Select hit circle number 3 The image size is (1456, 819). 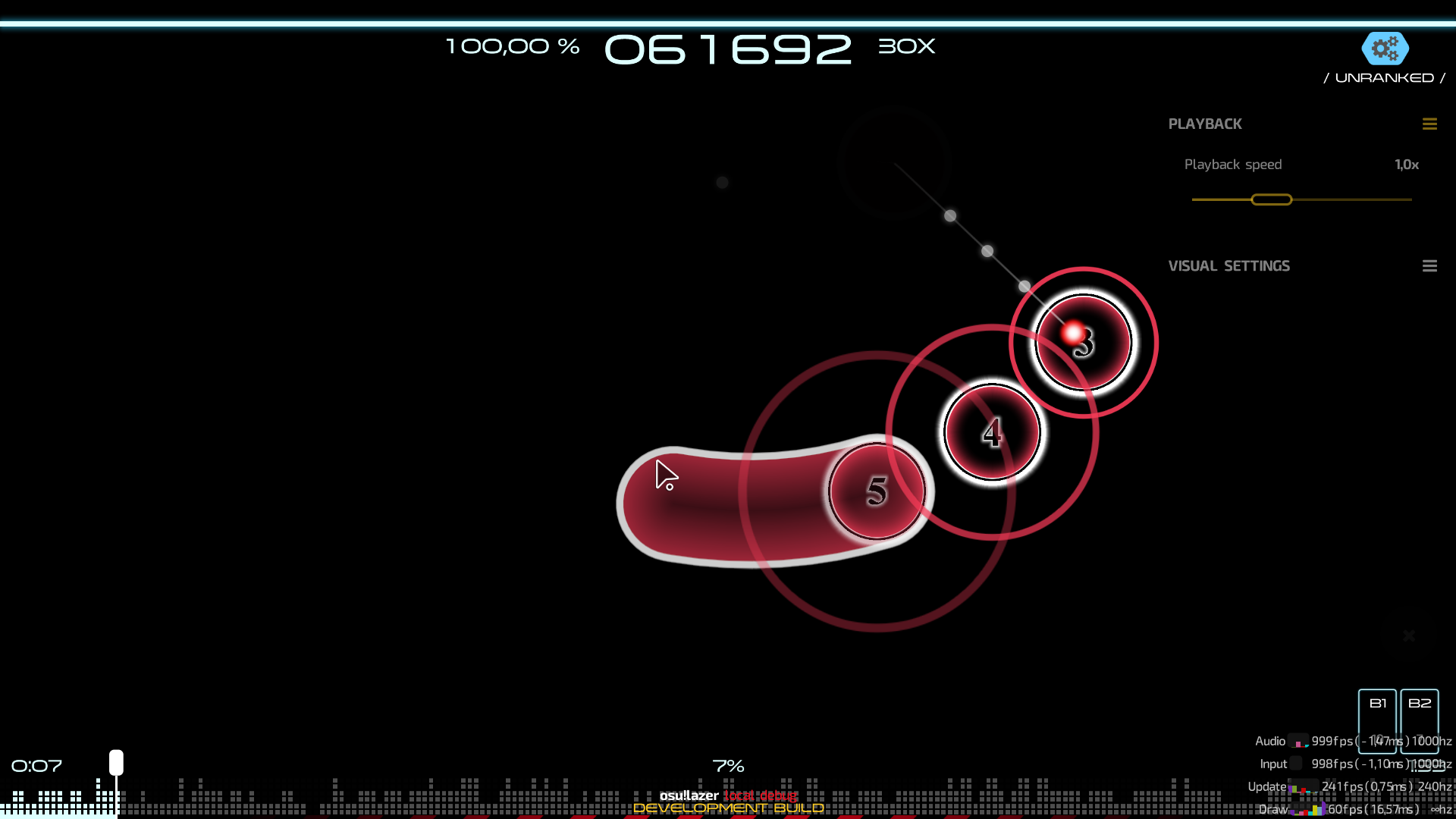tap(1083, 343)
